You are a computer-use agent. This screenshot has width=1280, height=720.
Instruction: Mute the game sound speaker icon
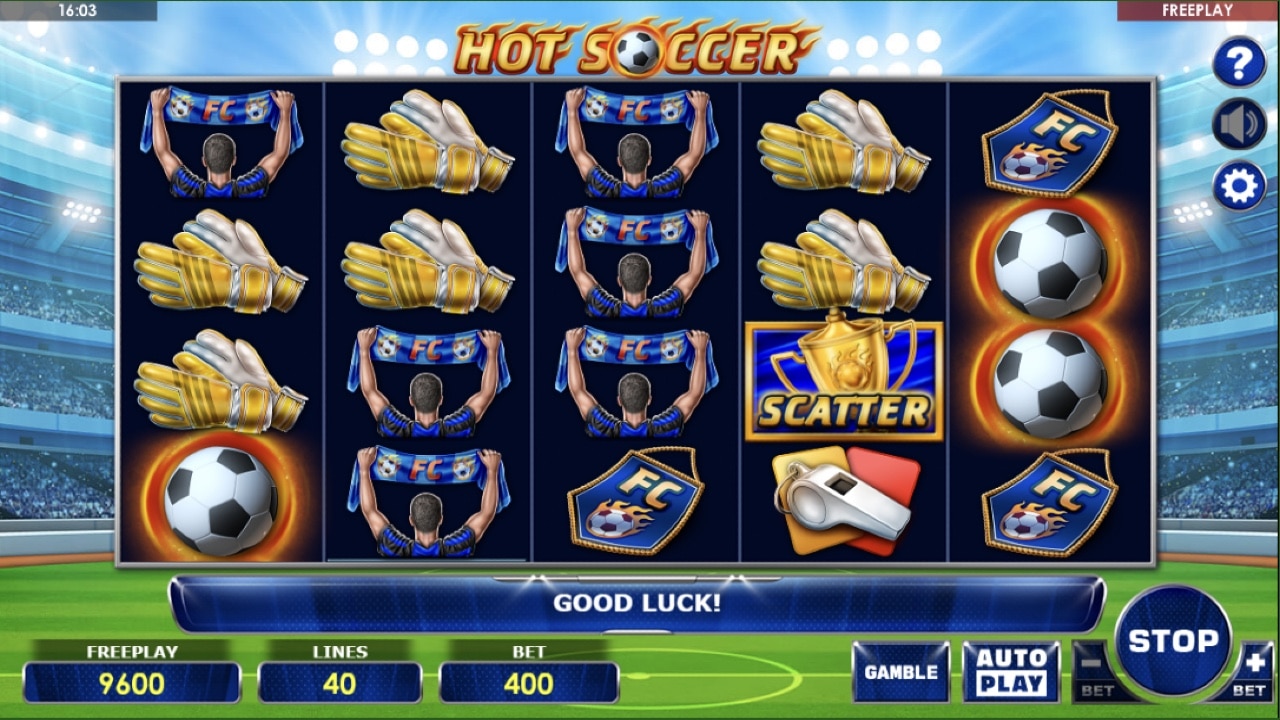pyautogui.click(x=1239, y=123)
